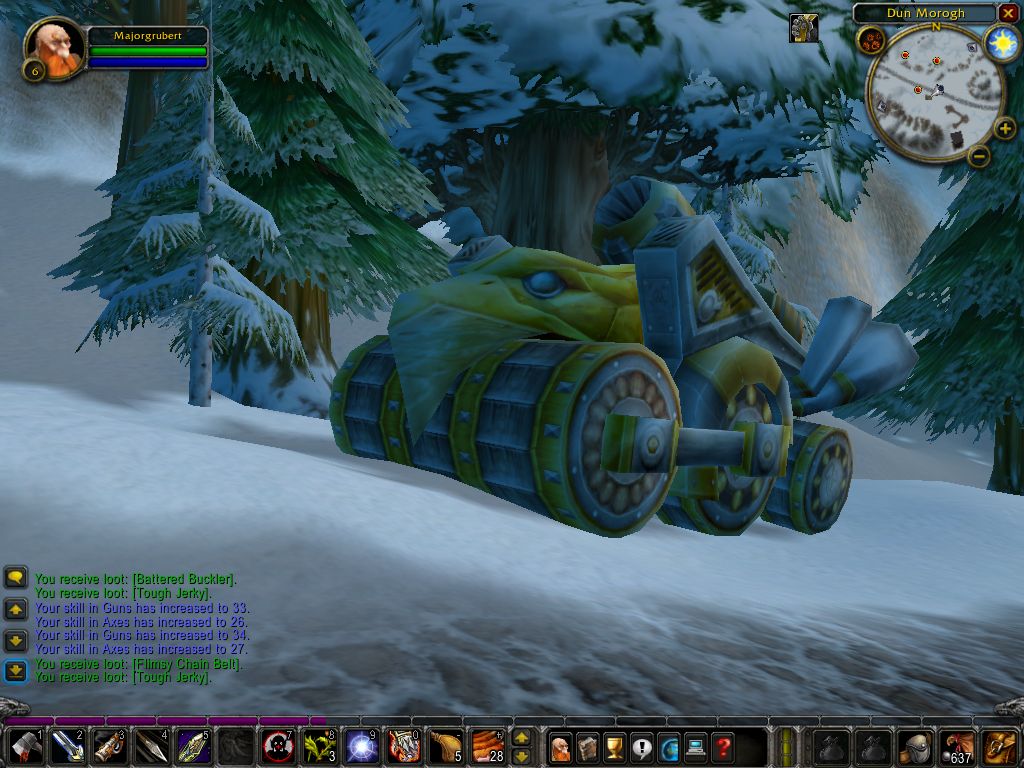The image size is (1024, 768).
Task: Click the sun day-night clock indicator
Action: (999, 41)
